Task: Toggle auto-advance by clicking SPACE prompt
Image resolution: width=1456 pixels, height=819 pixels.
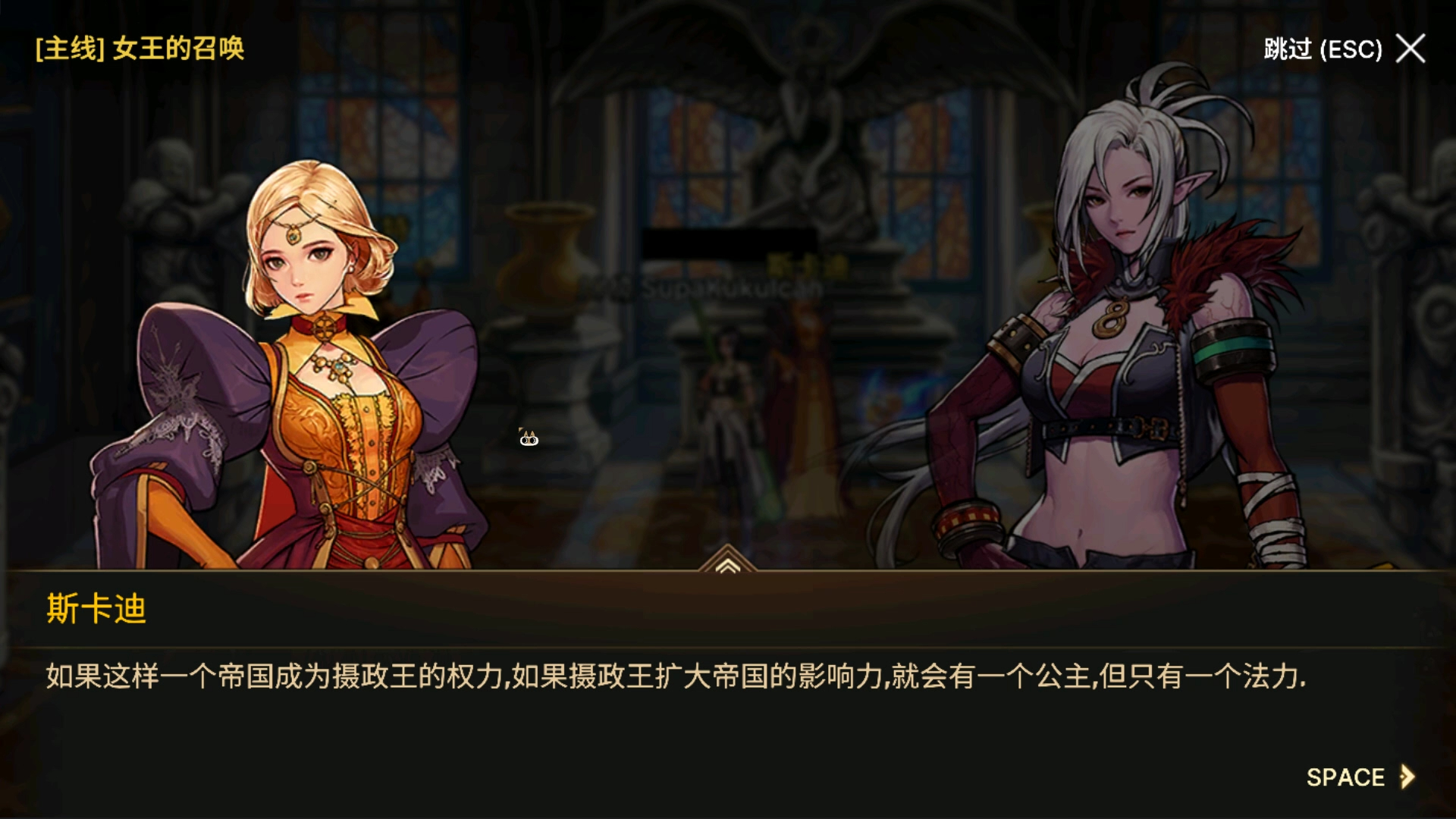Action: [x=1346, y=778]
